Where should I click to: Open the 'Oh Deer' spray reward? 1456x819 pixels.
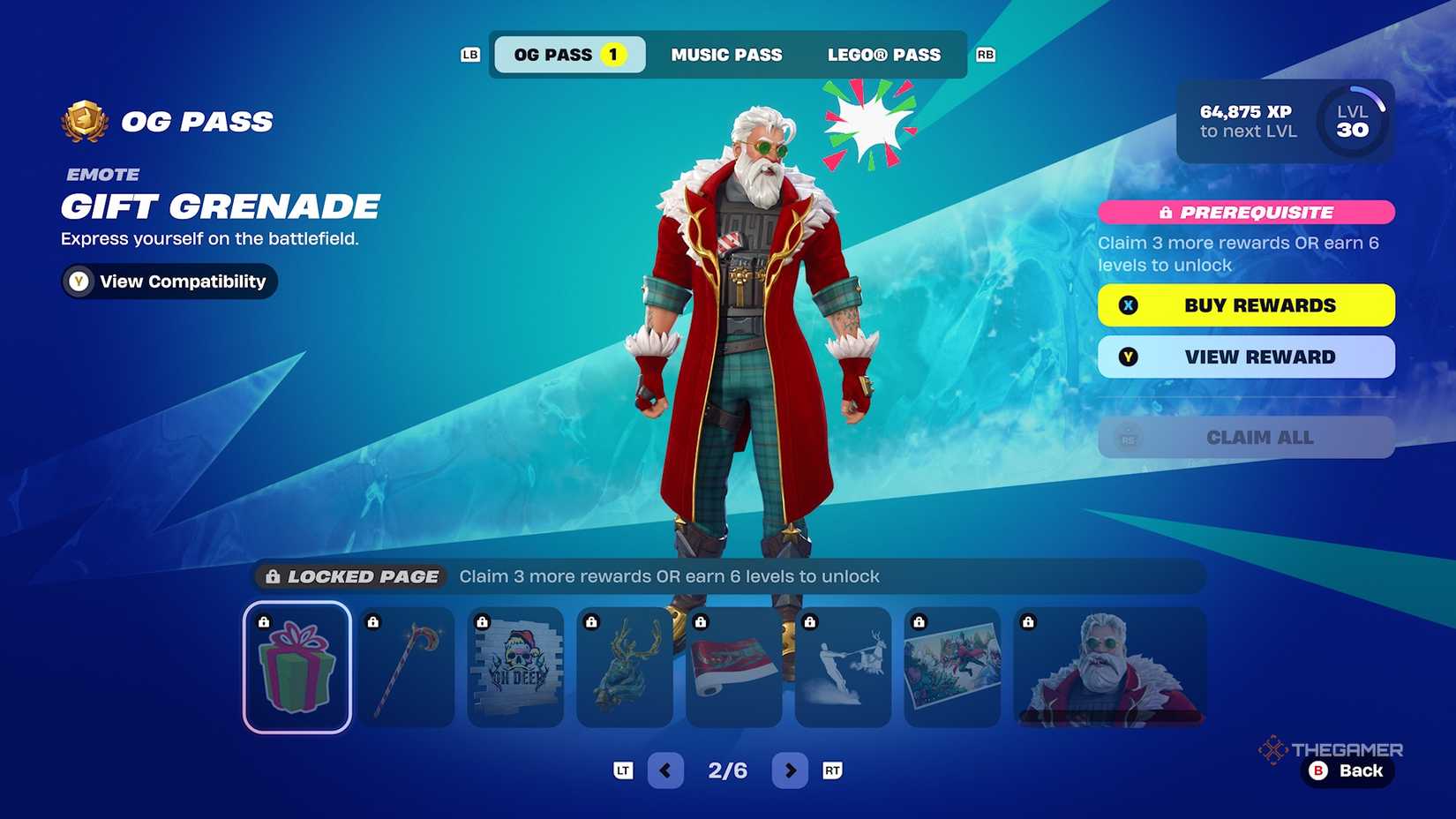[515, 668]
